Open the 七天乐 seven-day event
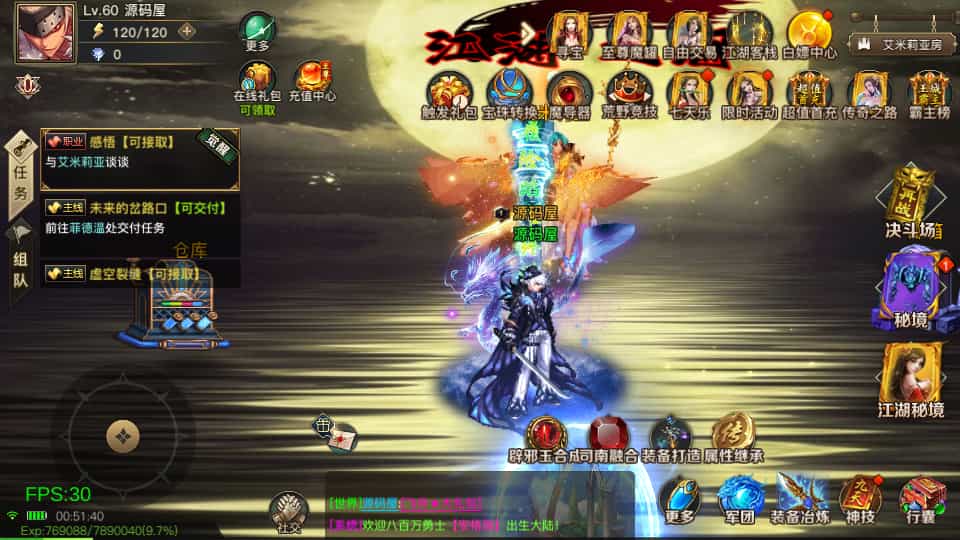Viewport: 960px width, 540px height. (689, 92)
